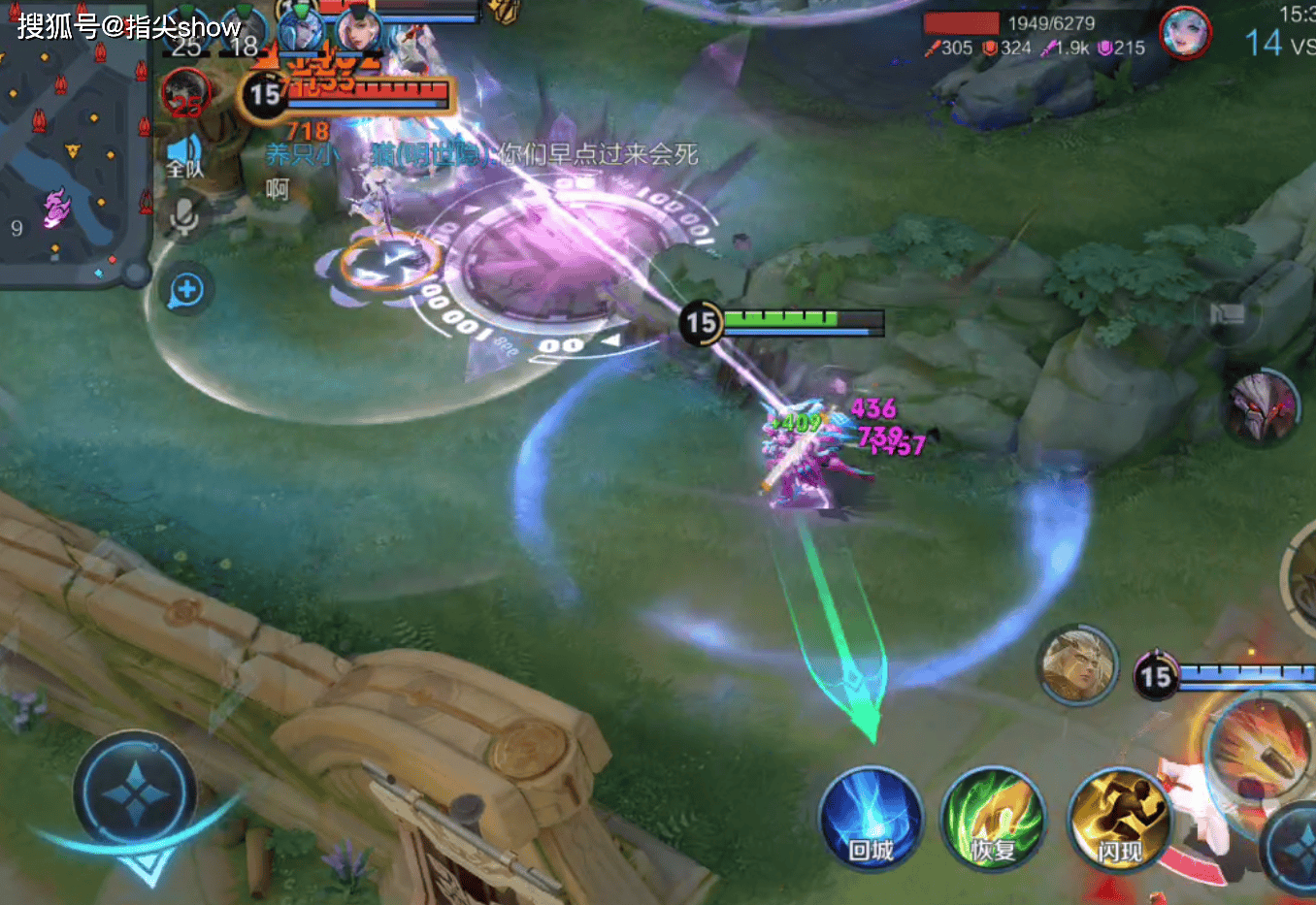Select the red-ringed hero portrait marked 25
1316x905 pixels.
pos(185,95)
